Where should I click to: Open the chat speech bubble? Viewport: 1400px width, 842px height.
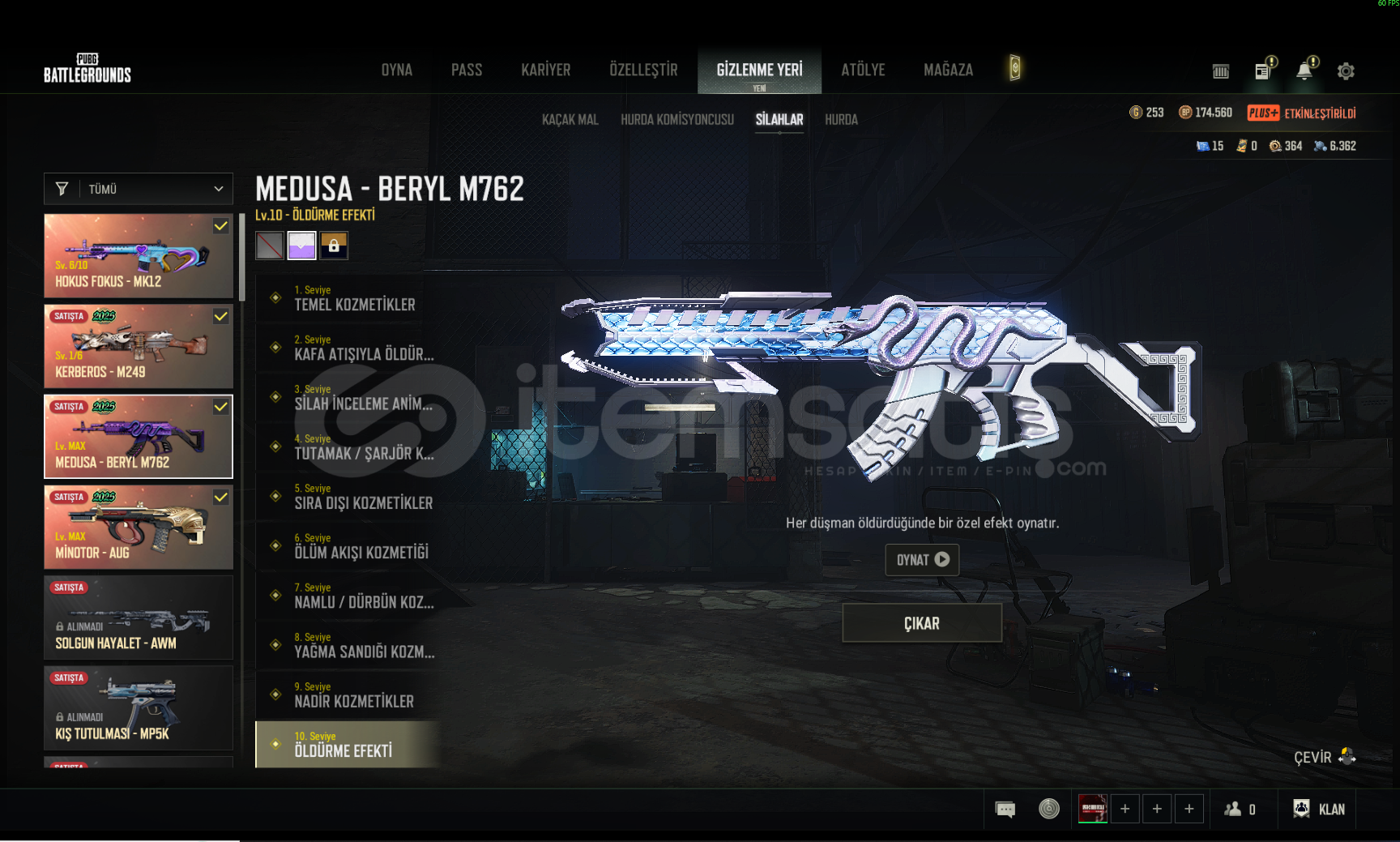click(1005, 809)
